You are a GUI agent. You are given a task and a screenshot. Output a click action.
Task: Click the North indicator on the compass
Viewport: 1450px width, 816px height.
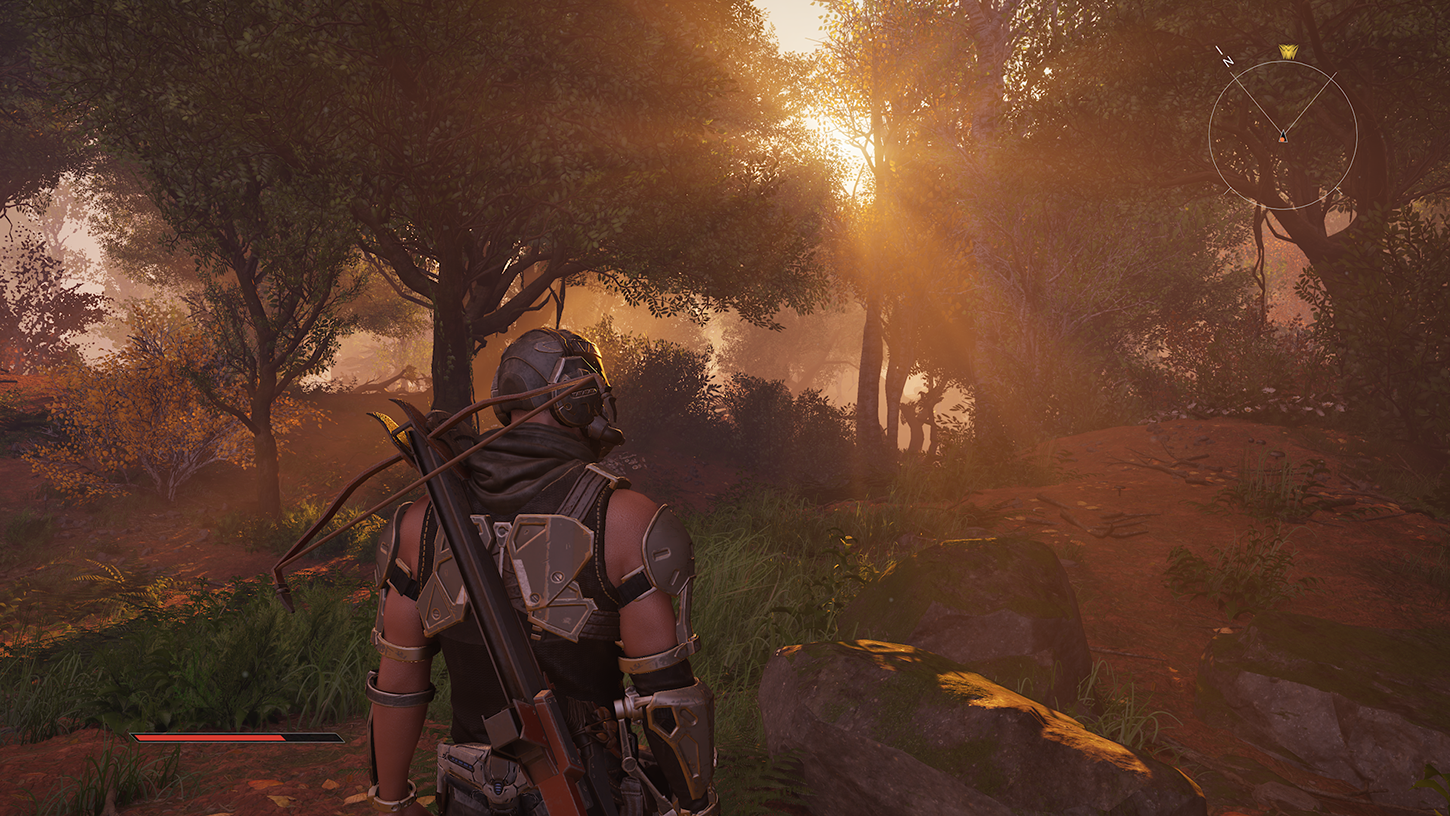[x=1226, y=57]
